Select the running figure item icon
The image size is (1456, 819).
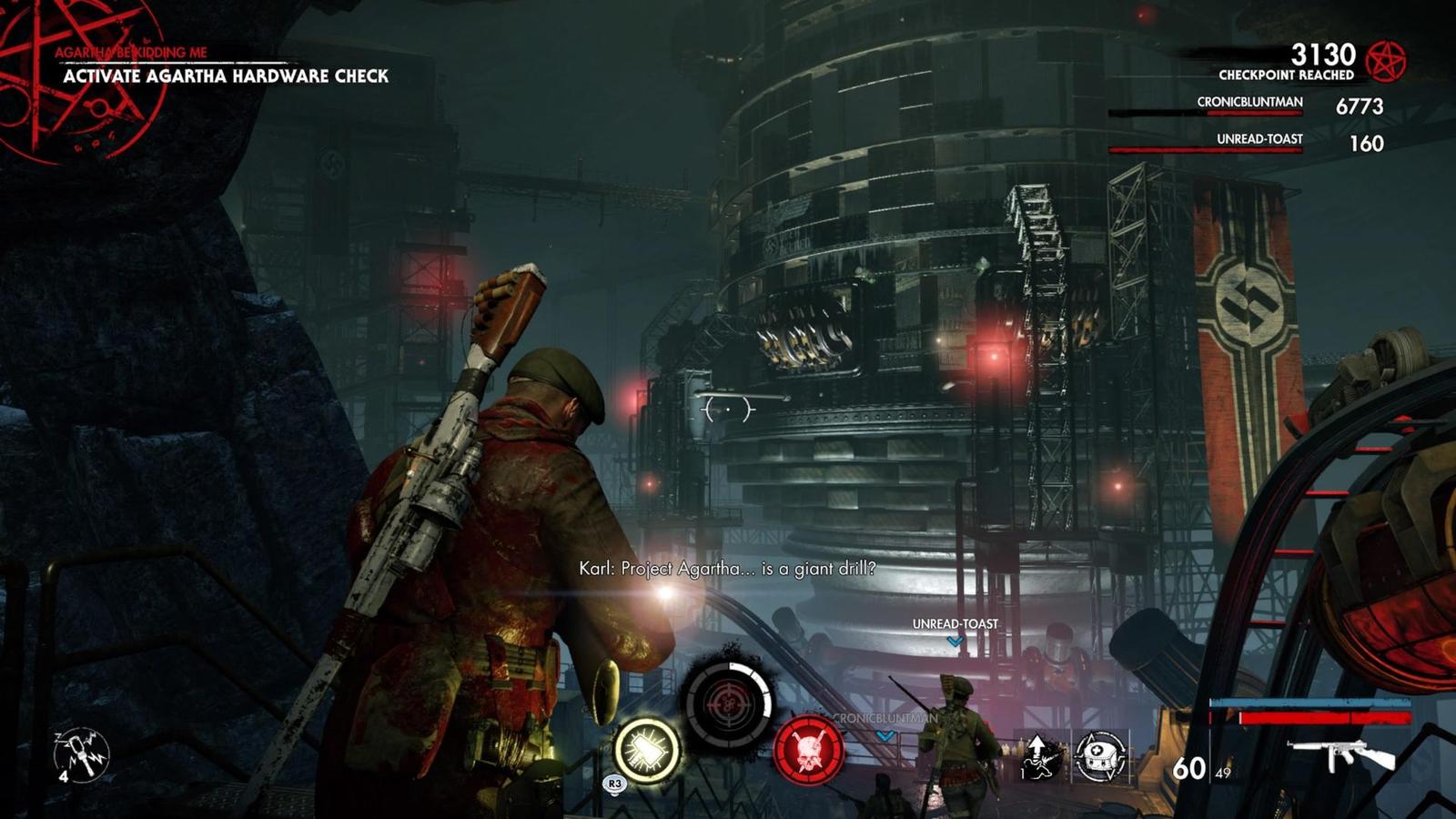point(1041,756)
